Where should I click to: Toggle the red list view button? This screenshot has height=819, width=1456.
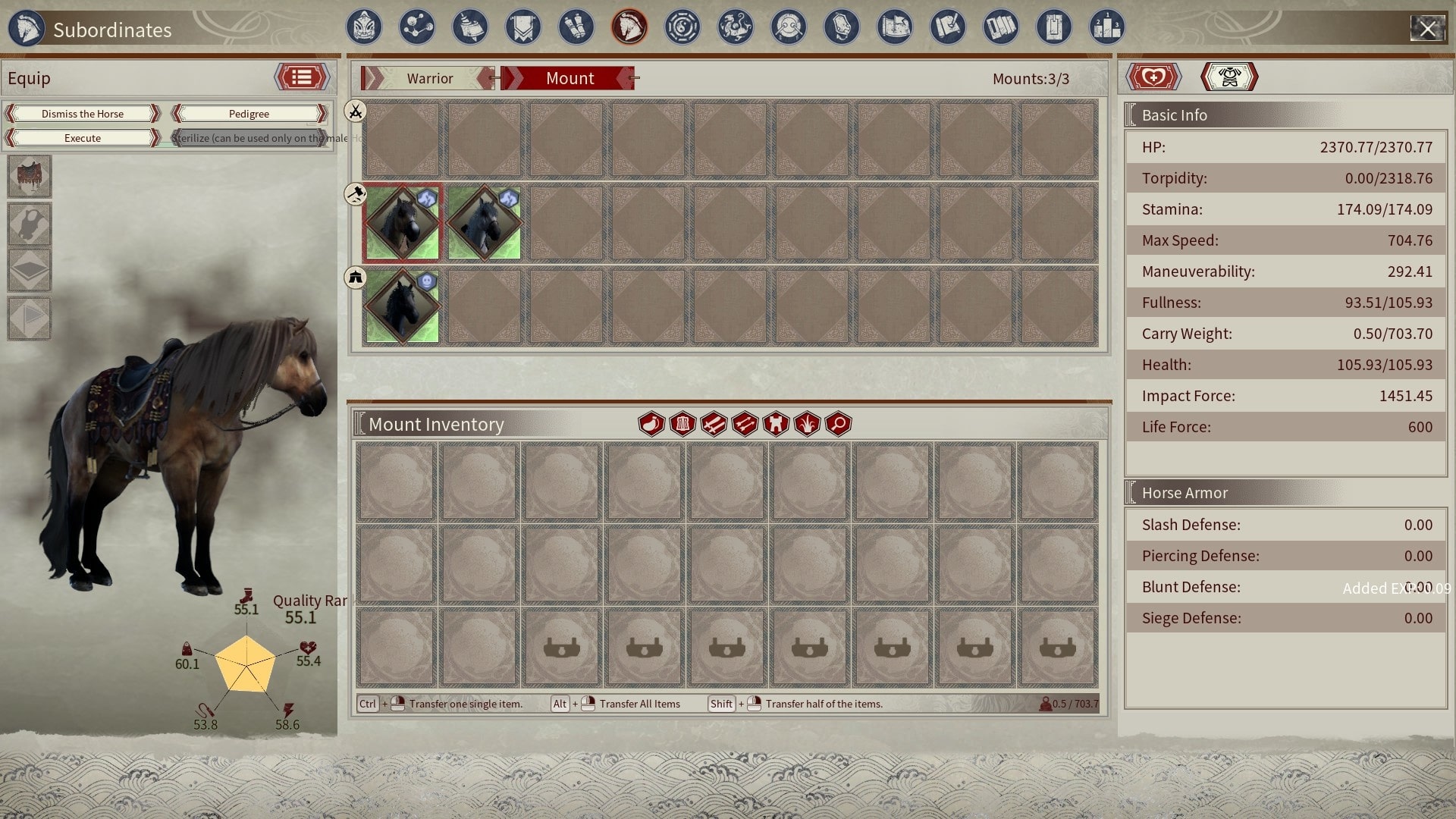tap(302, 77)
